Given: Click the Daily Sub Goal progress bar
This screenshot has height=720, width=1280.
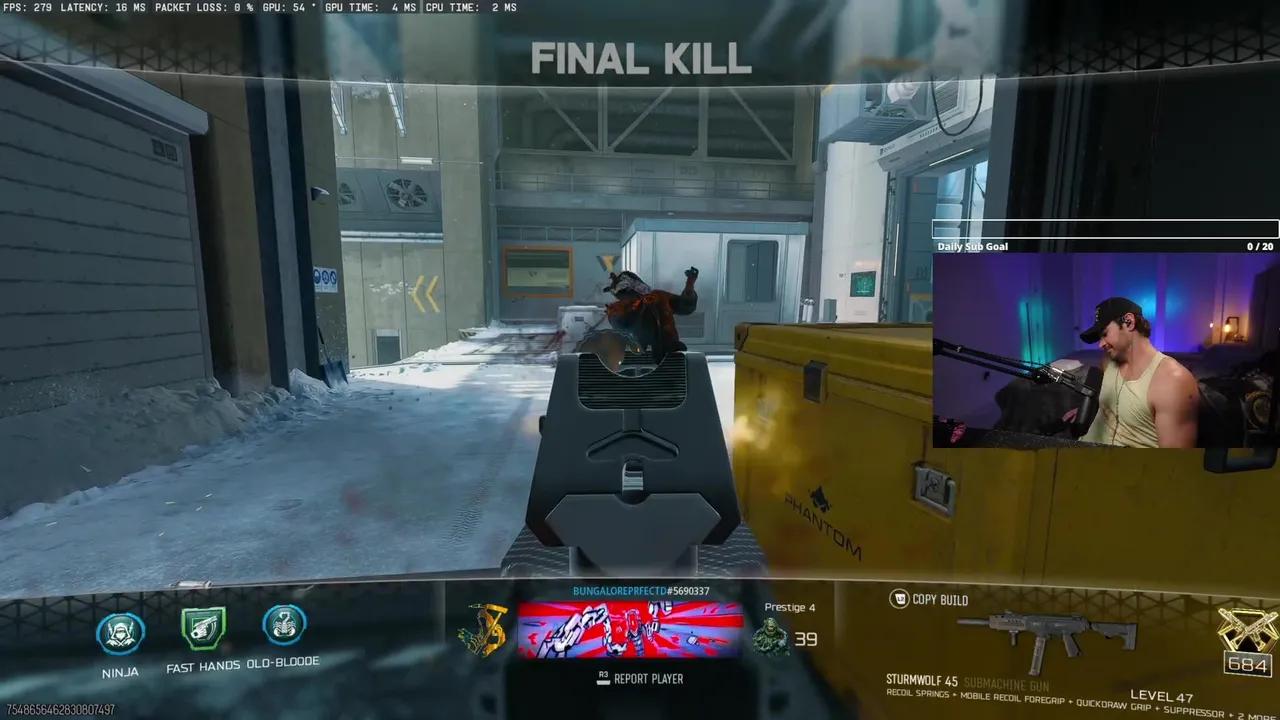Looking at the screenshot, I should coord(1104,229).
